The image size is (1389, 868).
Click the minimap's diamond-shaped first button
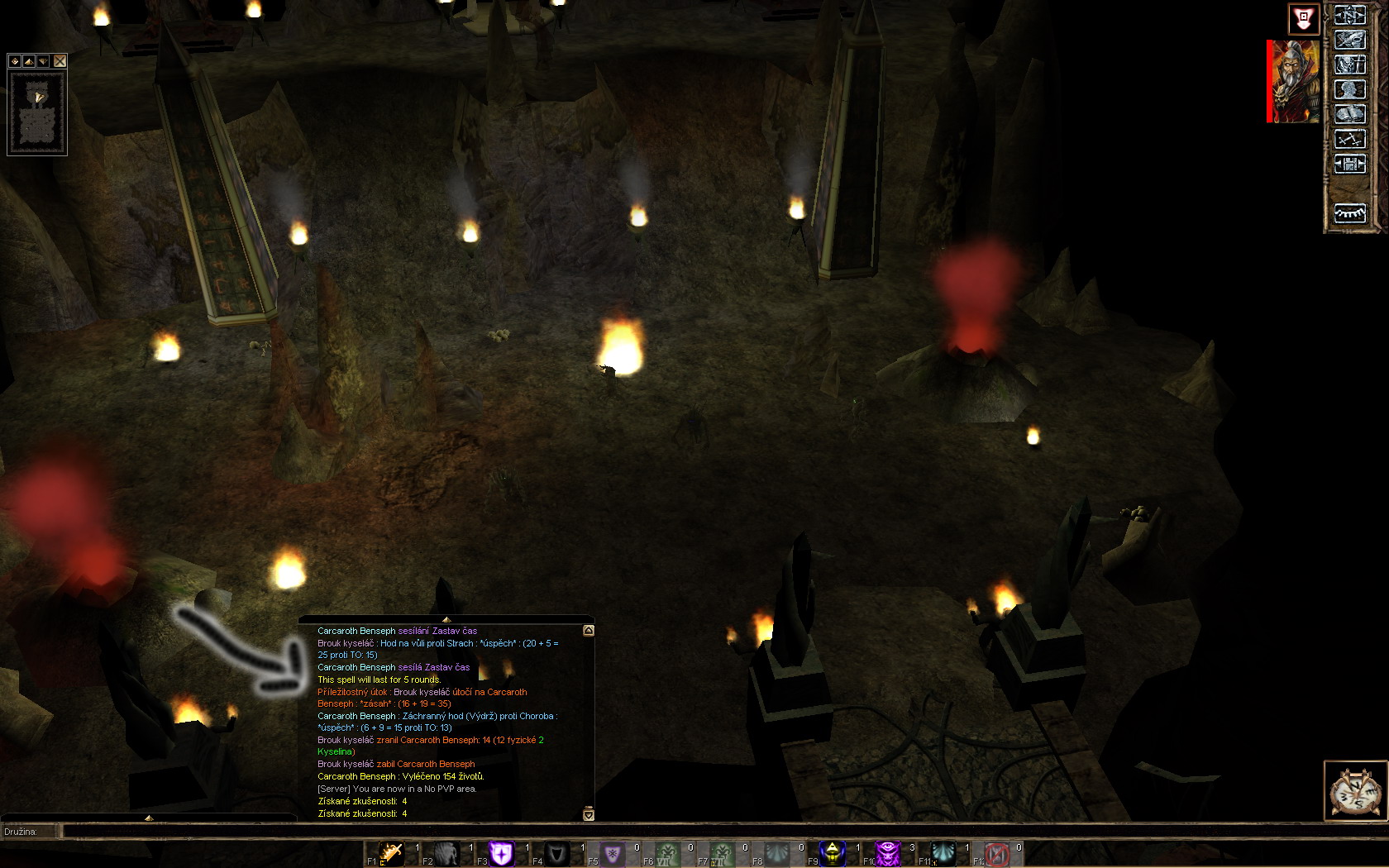coord(15,61)
